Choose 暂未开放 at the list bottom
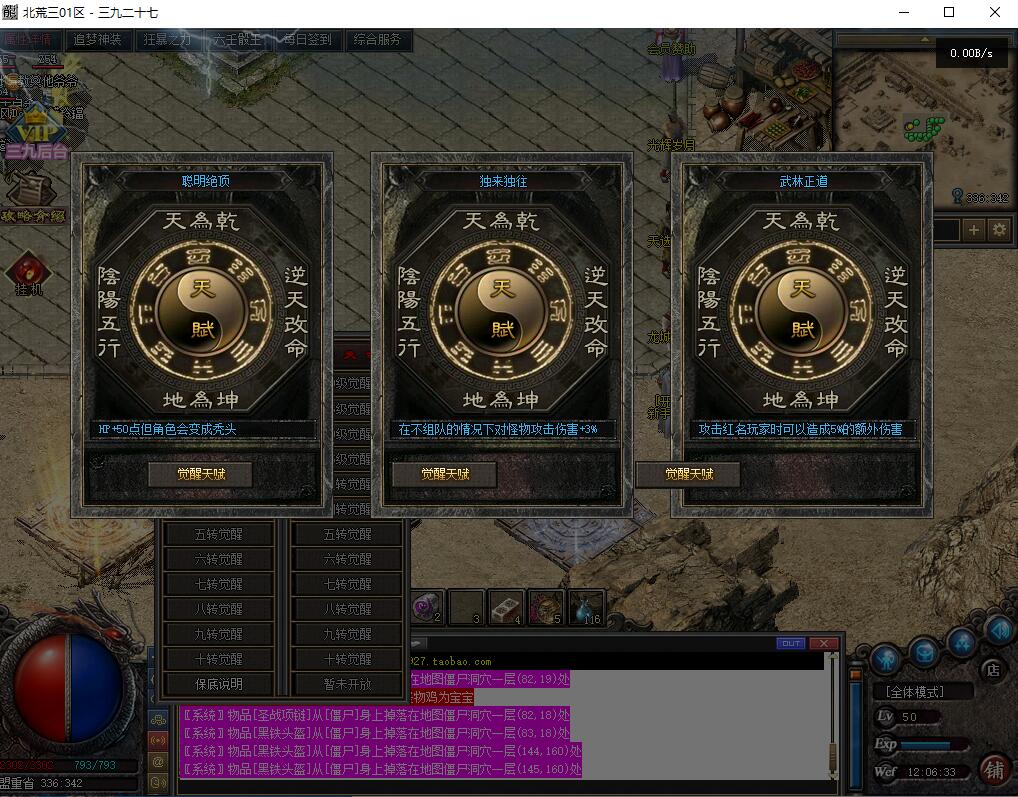 (x=347, y=684)
